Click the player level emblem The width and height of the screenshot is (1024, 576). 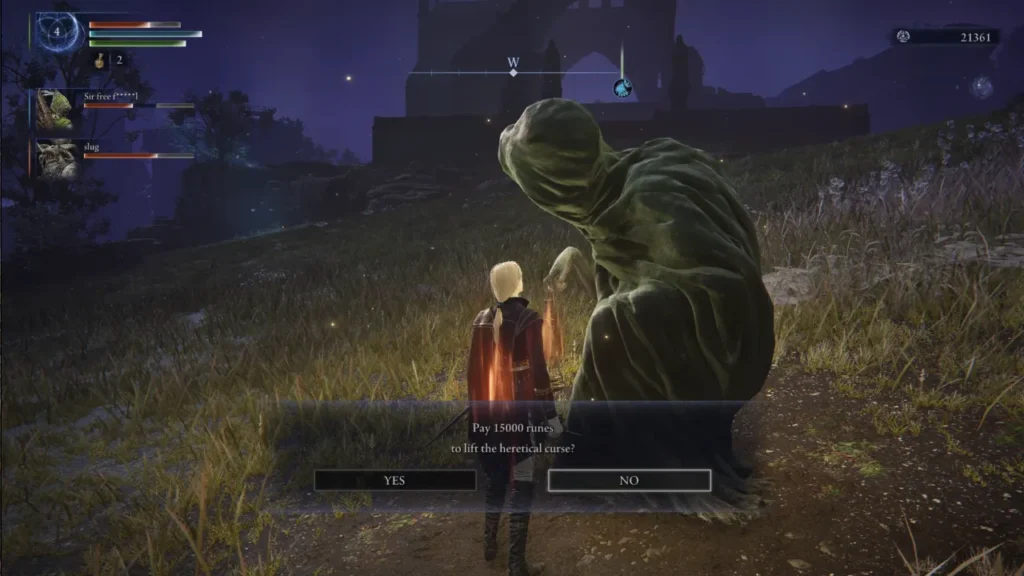tap(57, 31)
